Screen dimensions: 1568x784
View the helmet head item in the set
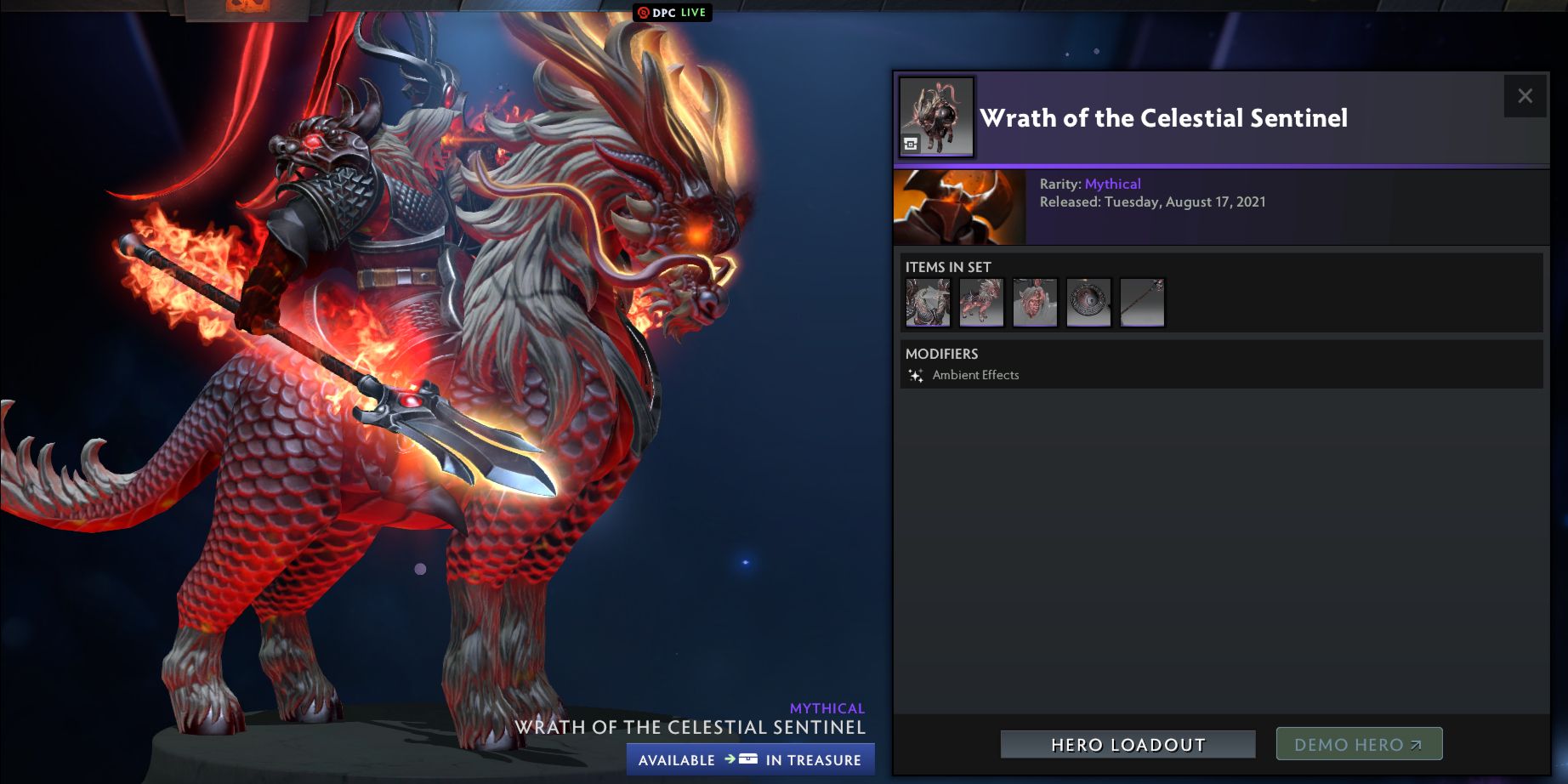point(1035,302)
